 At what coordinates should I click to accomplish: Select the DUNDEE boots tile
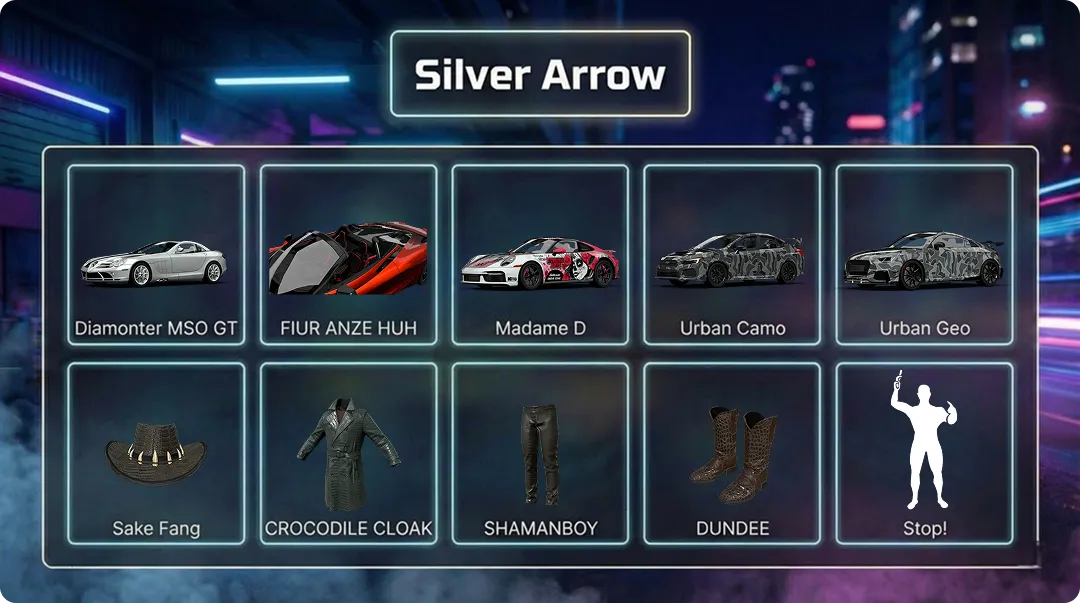click(x=732, y=453)
